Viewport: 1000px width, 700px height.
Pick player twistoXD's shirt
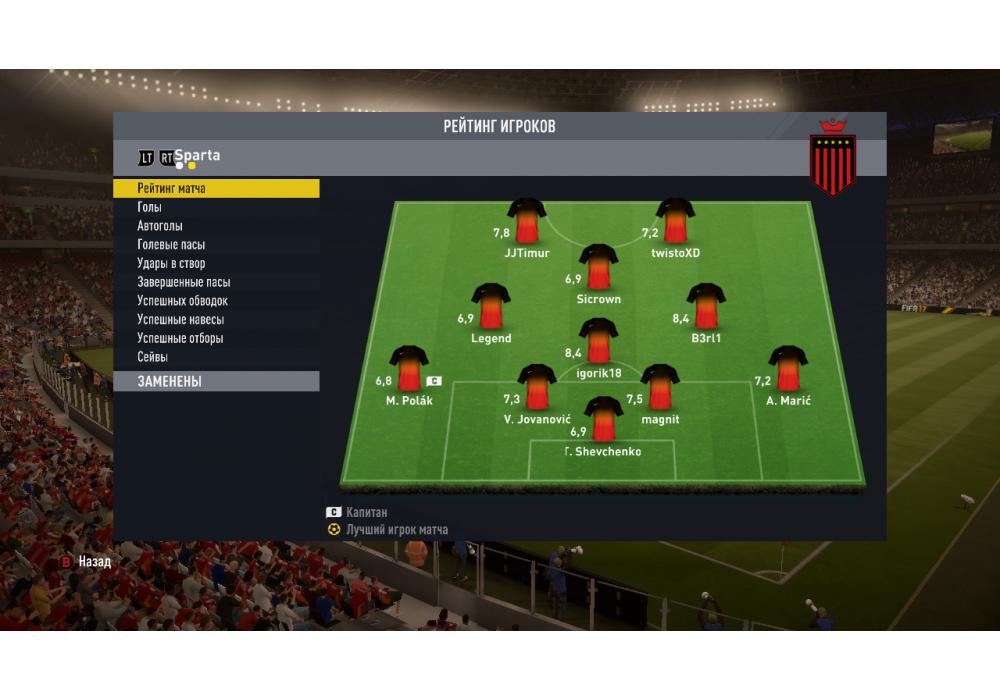click(x=676, y=222)
